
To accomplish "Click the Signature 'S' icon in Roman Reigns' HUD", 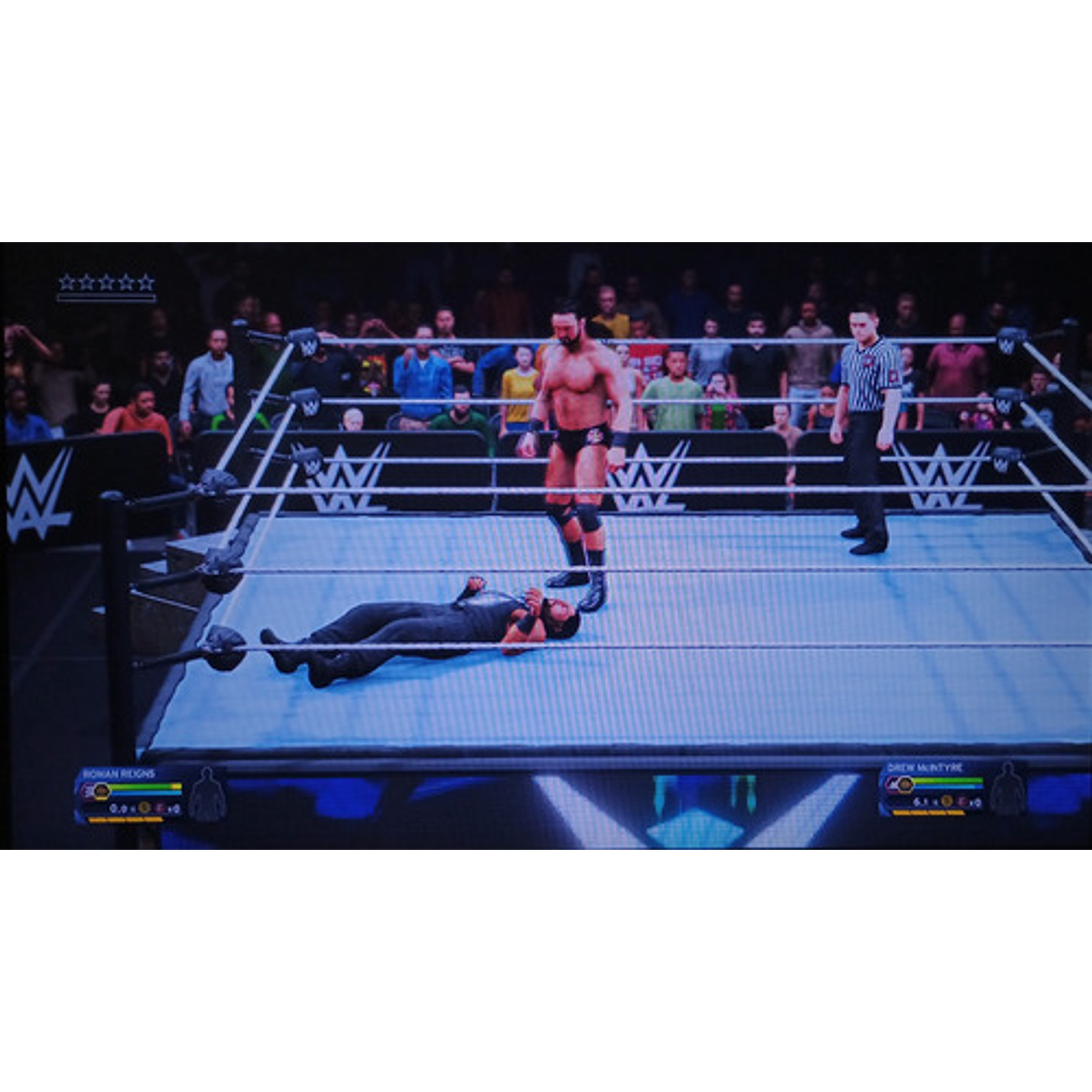I will coord(144,808).
